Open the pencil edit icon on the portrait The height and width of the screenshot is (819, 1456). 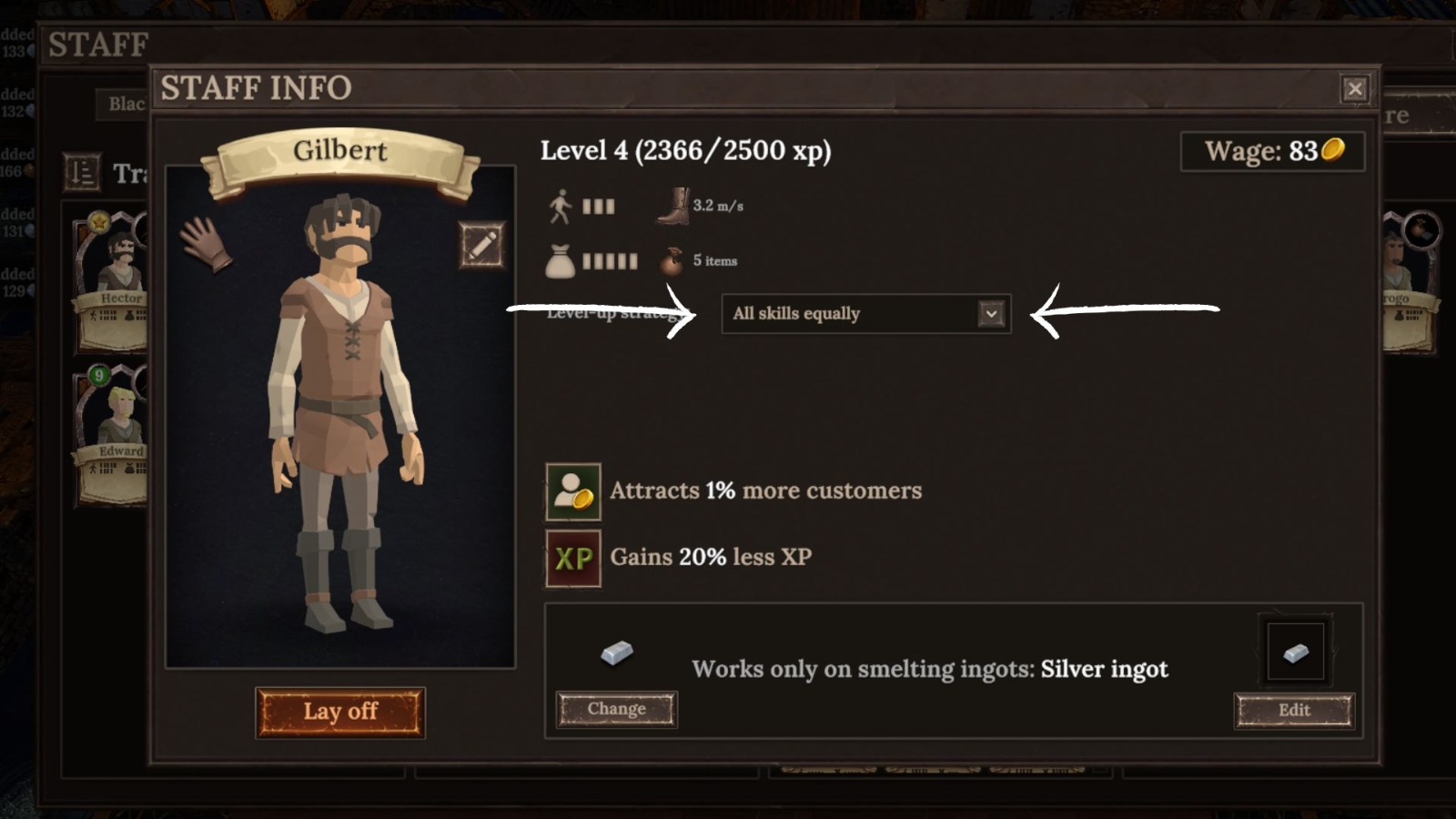click(x=481, y=245)
